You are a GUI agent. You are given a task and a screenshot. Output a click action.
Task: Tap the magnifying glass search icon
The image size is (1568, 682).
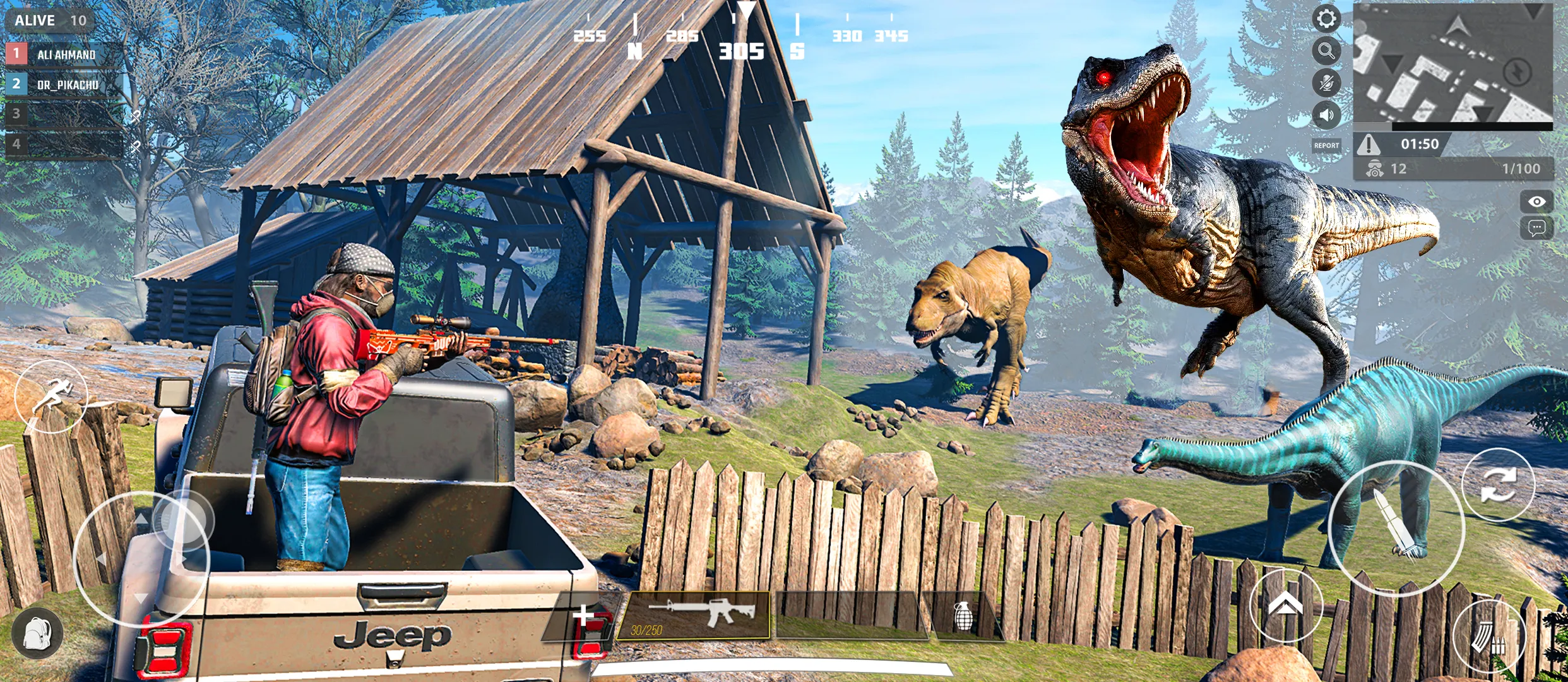tap(1326, 51)
